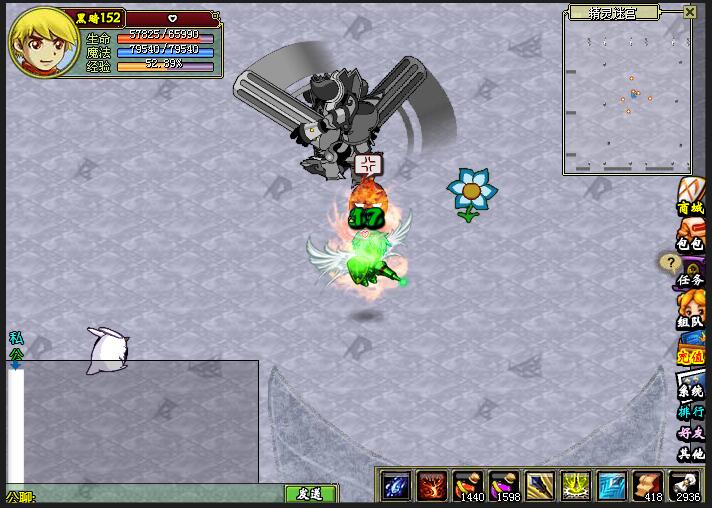Image resolution: width=712 pixels, height=508 pixels.
Task: Show the 排行 rankings
Action: tap(691, 412)
